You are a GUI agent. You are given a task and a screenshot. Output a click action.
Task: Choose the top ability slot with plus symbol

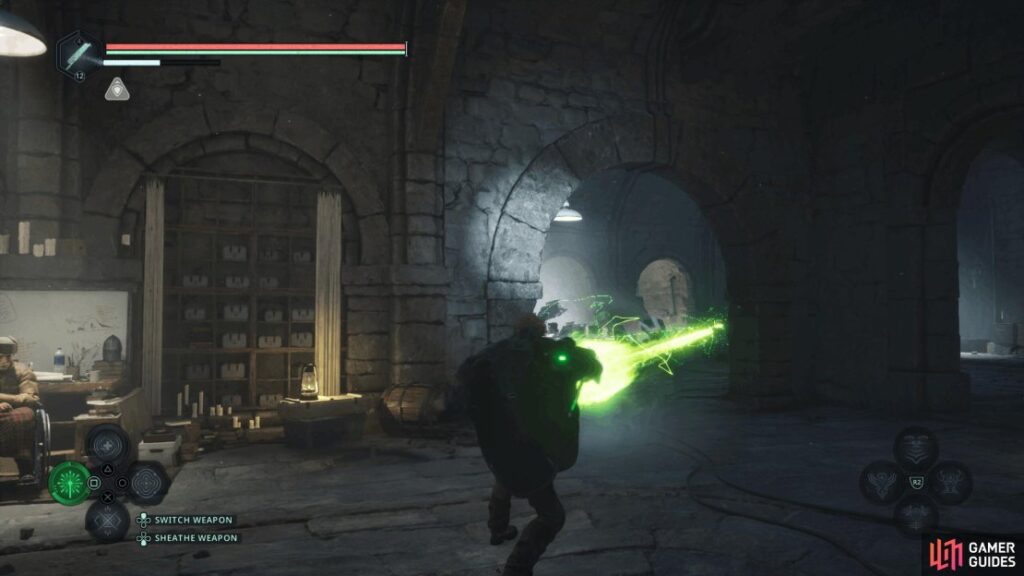(106, 446)
